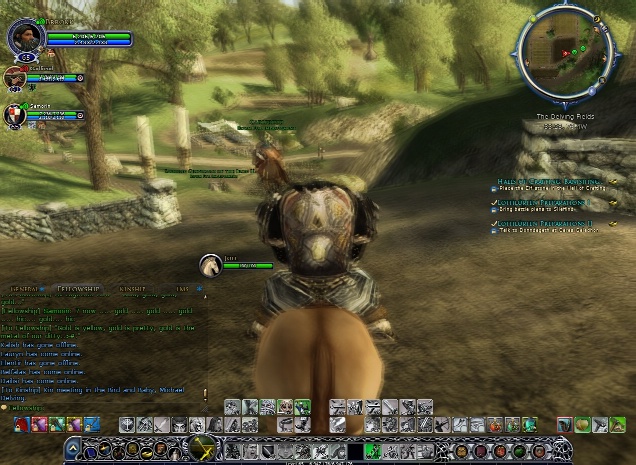Show the IMs chat tab

tap(181, 288)
